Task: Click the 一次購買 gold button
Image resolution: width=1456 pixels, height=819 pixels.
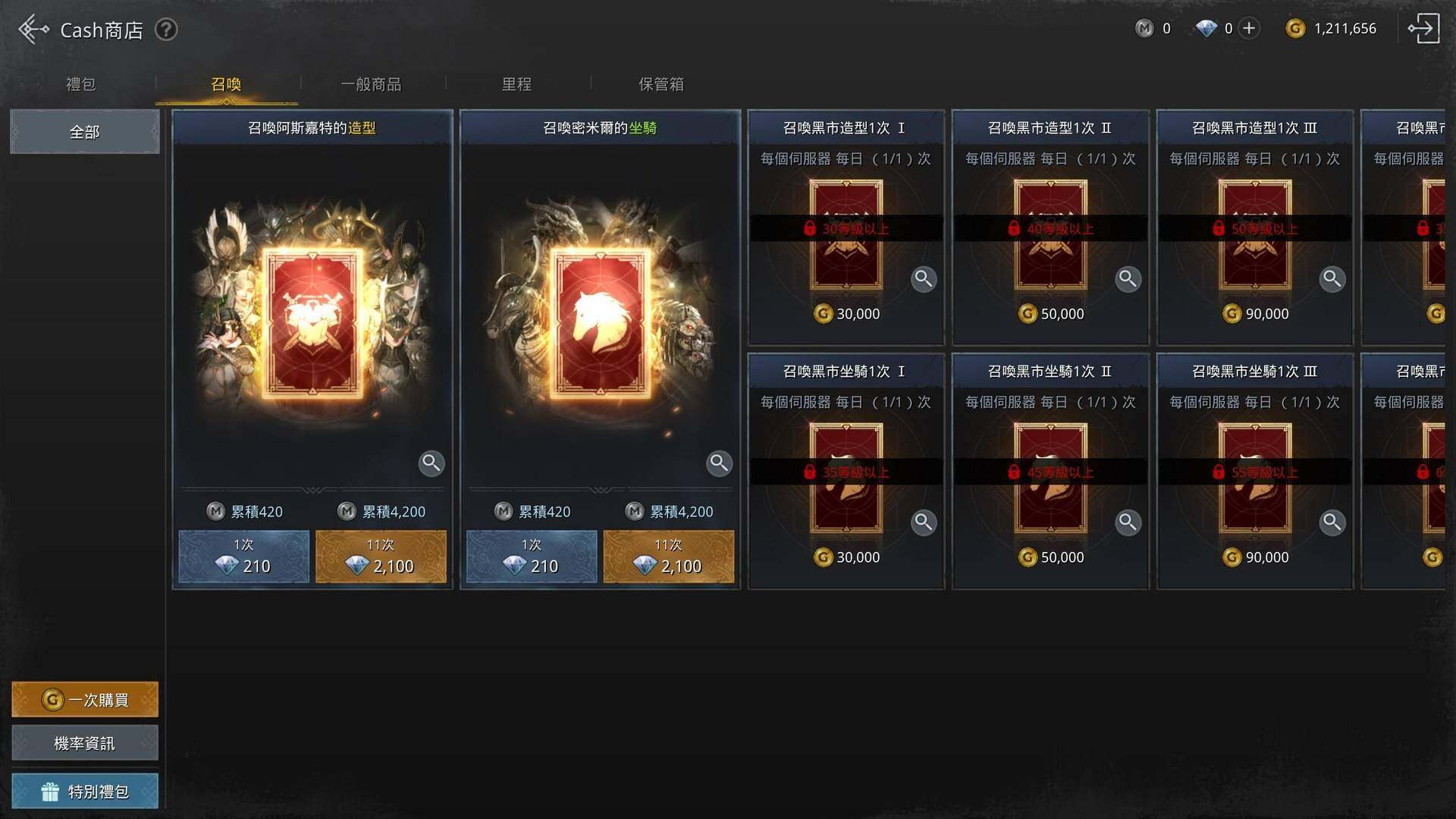Action: pos(84,699)
